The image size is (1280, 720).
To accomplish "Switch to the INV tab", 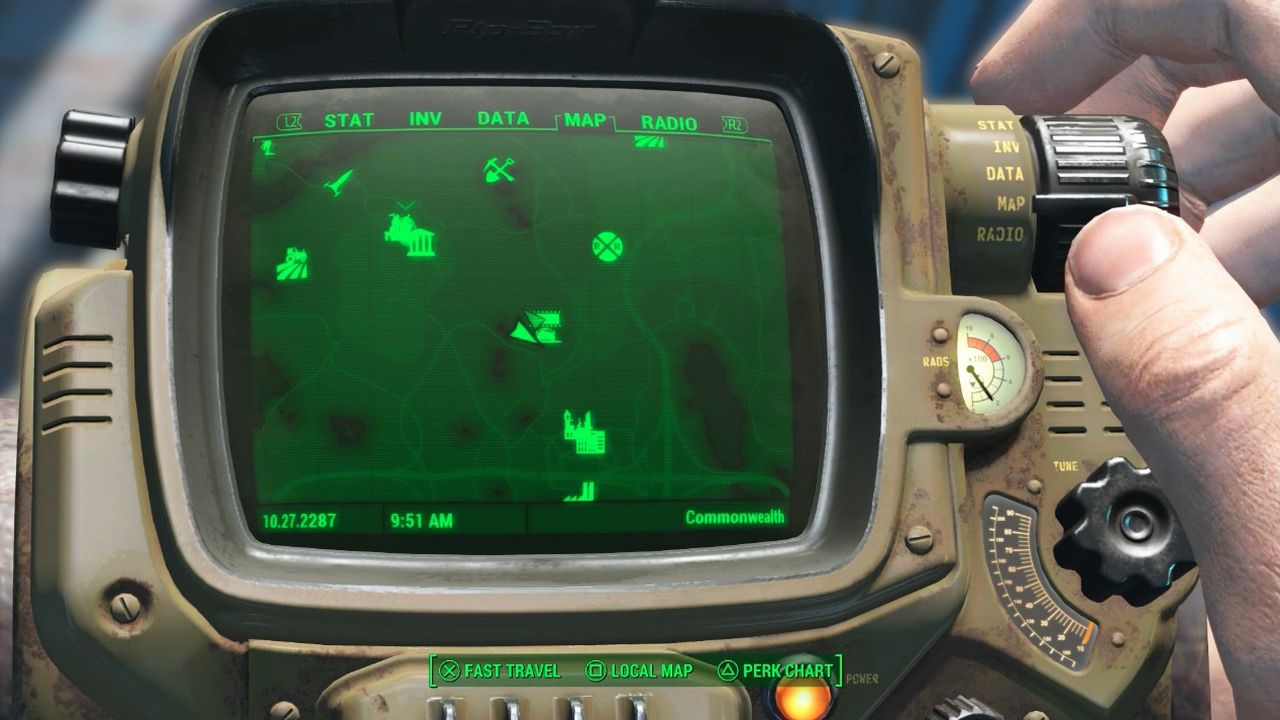I will pos(424,119).
